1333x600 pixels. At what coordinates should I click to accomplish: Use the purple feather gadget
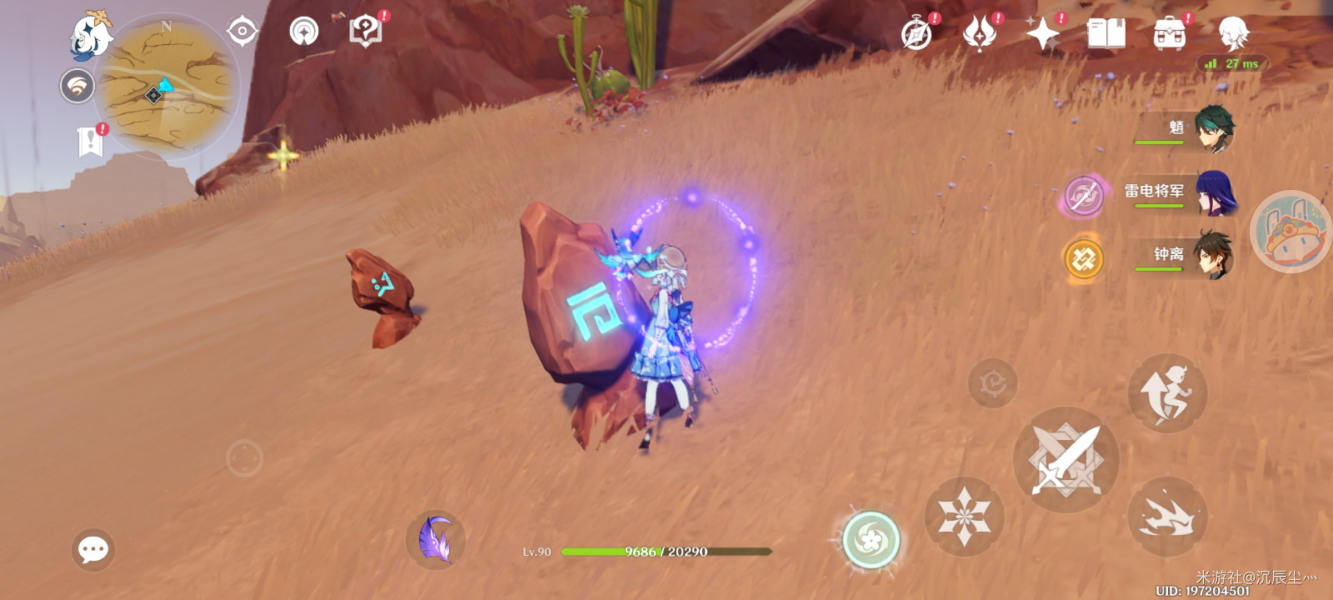point(436,540)
